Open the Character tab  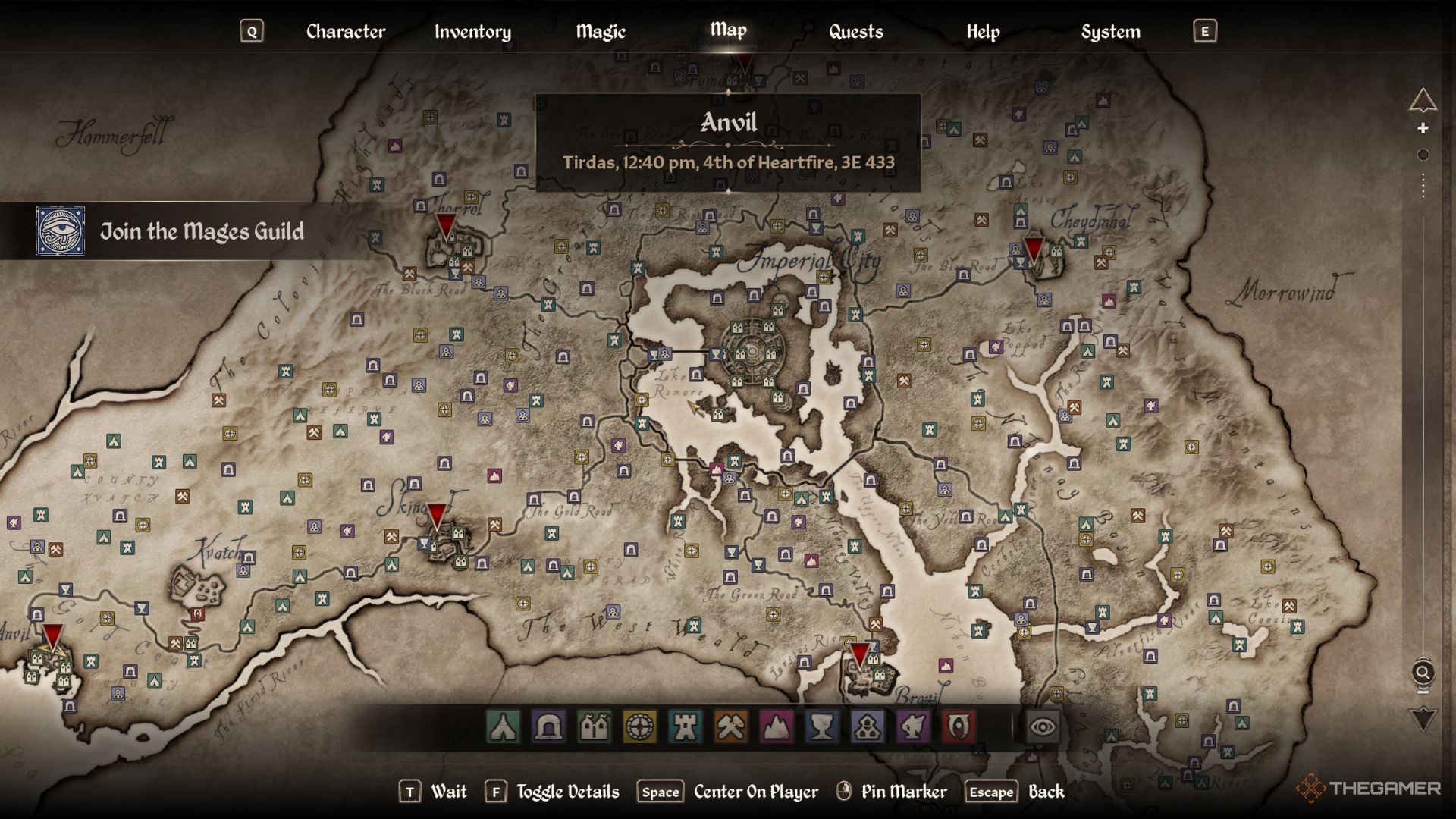pyautogui.click(x=345, y=31)
